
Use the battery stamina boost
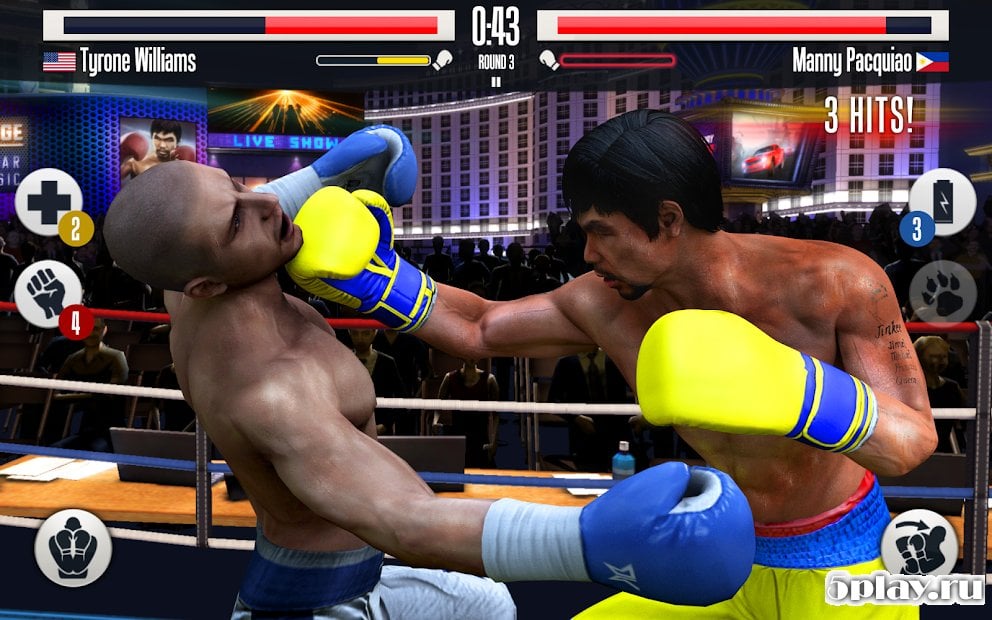point(942,201)
